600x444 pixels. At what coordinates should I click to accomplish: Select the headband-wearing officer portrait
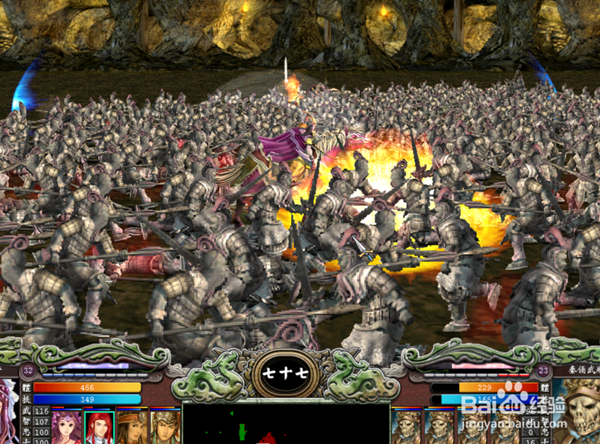click(x=132, y=426)
